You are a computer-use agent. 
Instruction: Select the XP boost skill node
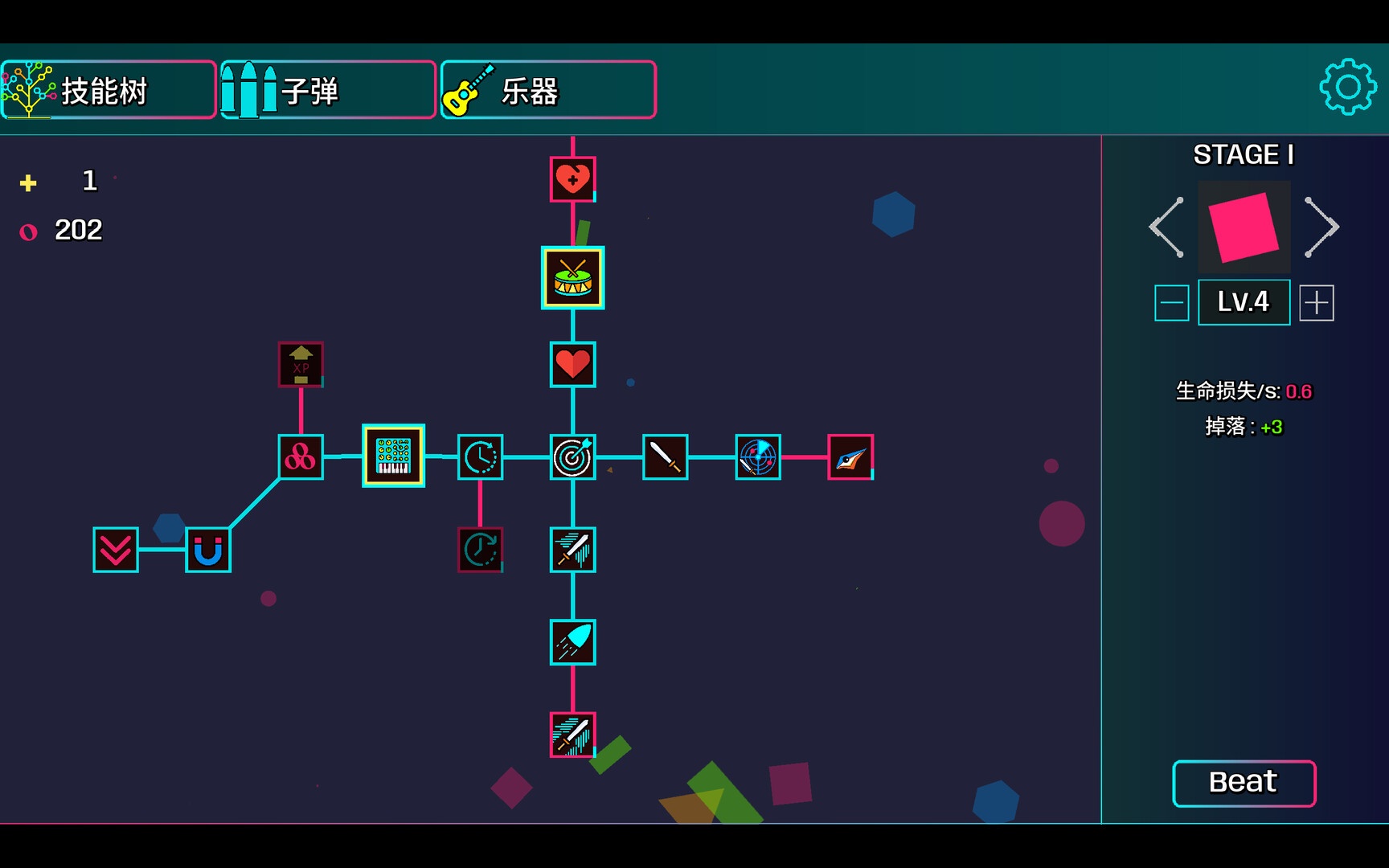click(301, 363)
